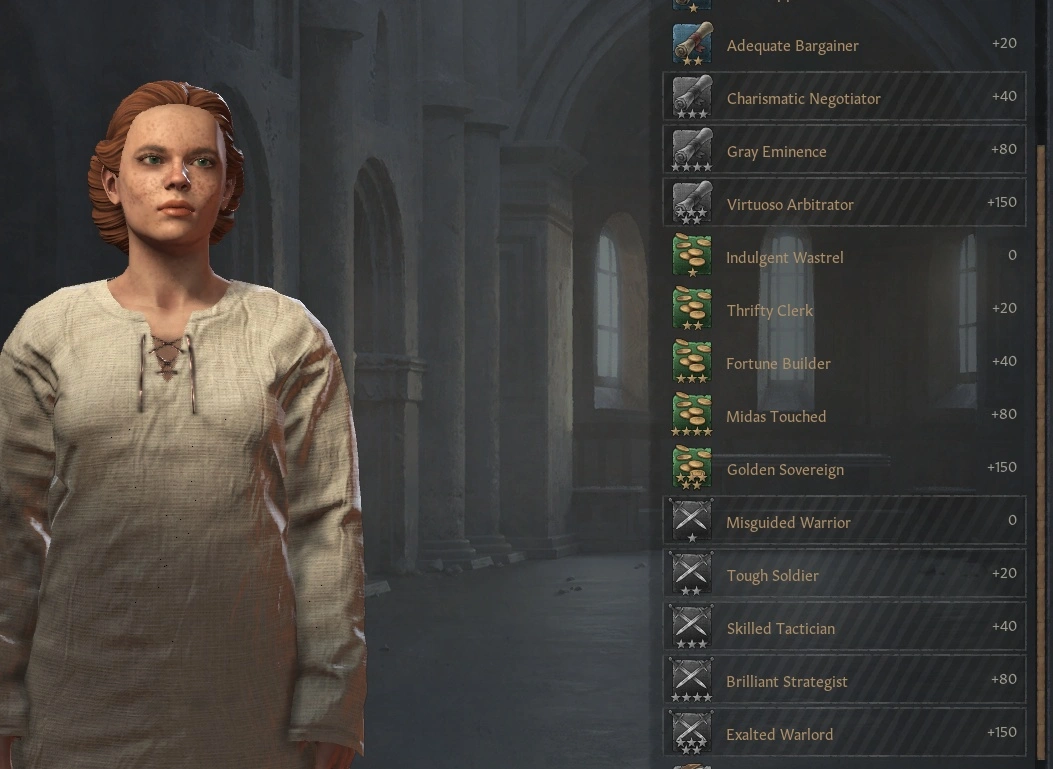This screenshot has height=769, width=1053.
Task: Select the Golden Sovereign trait
Action: click(844, 469)
